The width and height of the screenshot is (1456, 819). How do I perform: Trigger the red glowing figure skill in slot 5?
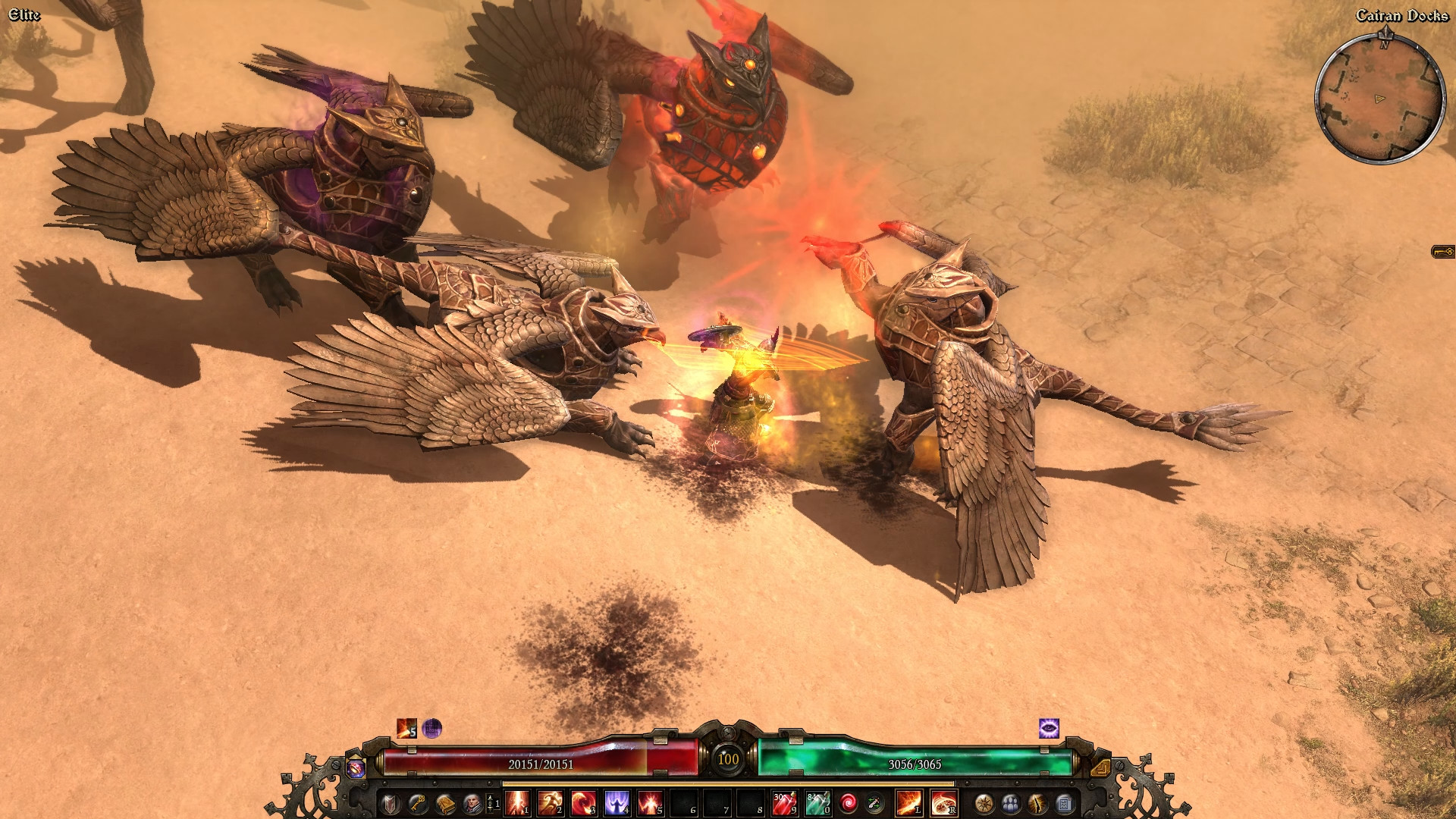[x=650, y=803]
